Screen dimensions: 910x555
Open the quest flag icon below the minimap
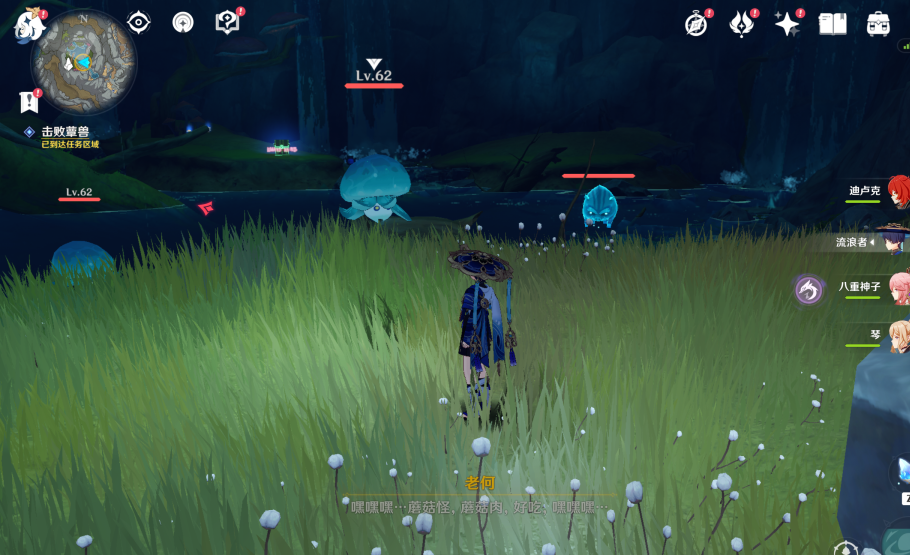point(29,102)
